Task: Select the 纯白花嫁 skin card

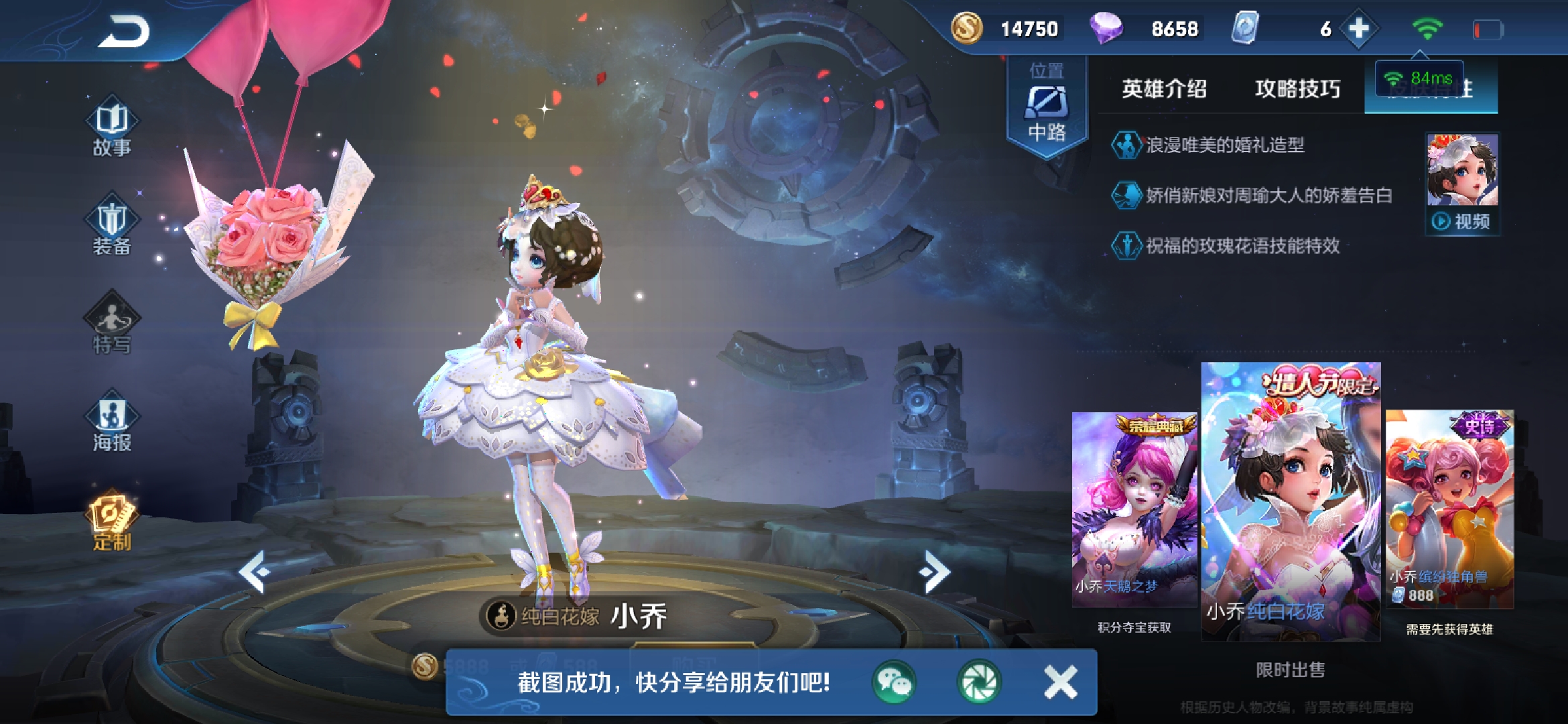Action: point(1291,501)
